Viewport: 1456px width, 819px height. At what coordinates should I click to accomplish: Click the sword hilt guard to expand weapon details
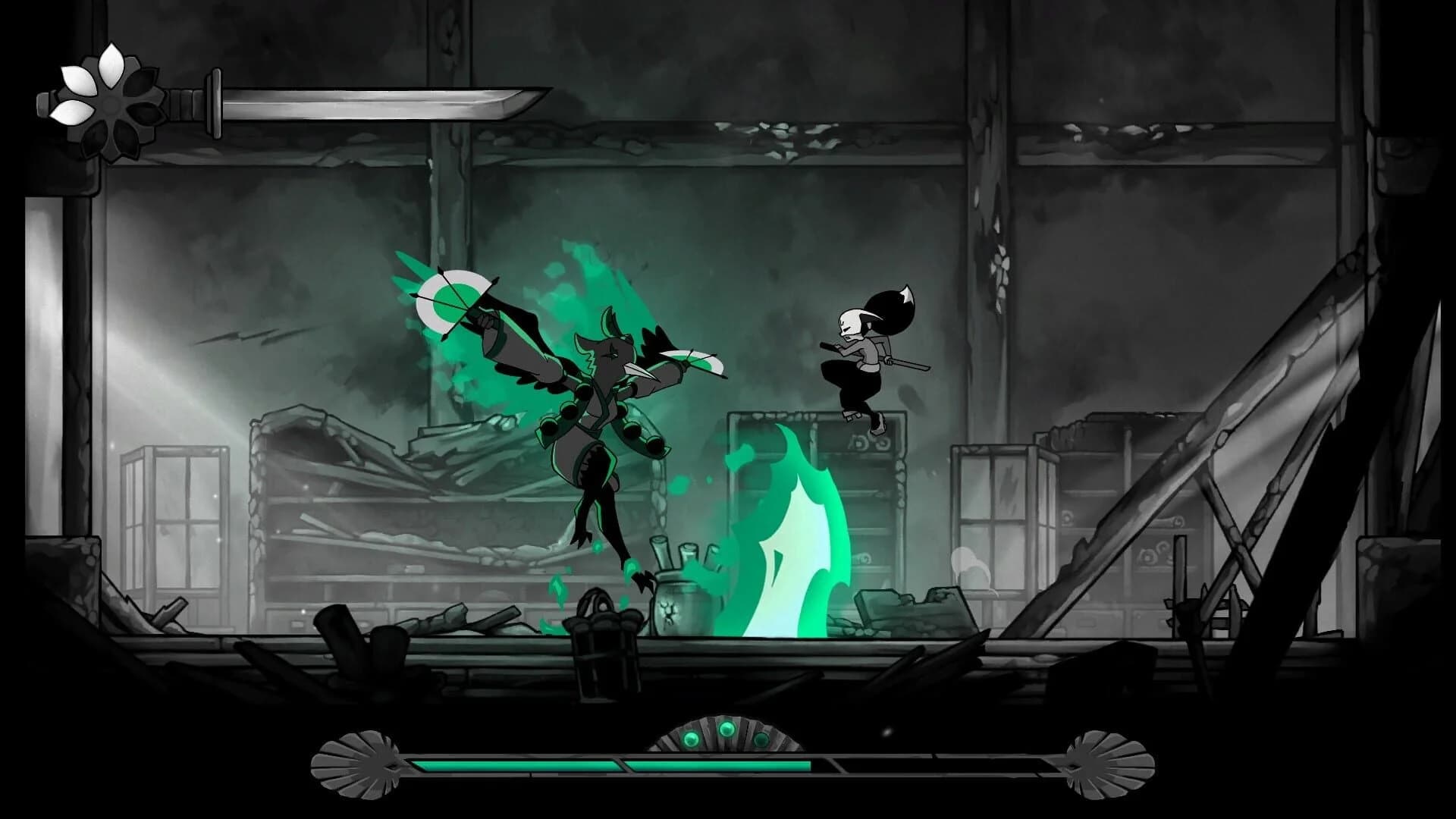point(215,102)
